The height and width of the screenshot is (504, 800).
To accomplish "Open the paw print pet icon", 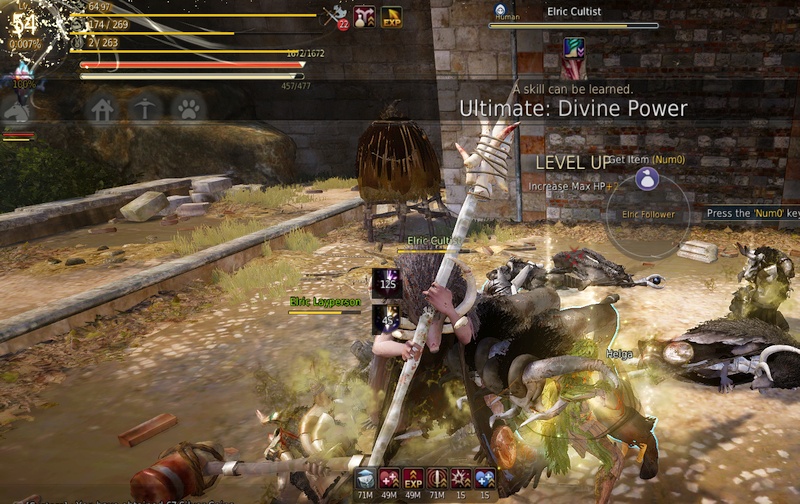I will click(187, 108).
